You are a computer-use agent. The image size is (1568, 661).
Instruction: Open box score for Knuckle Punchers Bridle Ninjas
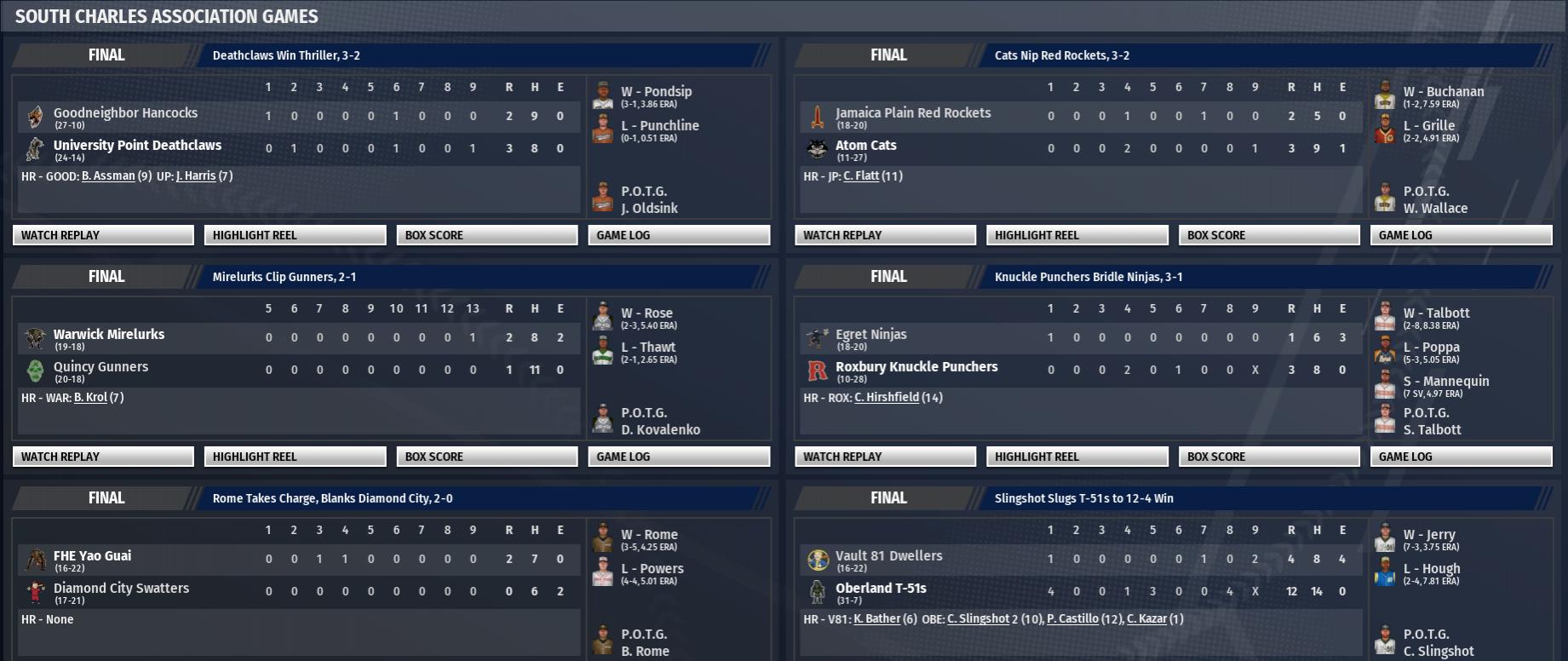pyautogui.click(x=1269, y=457)
